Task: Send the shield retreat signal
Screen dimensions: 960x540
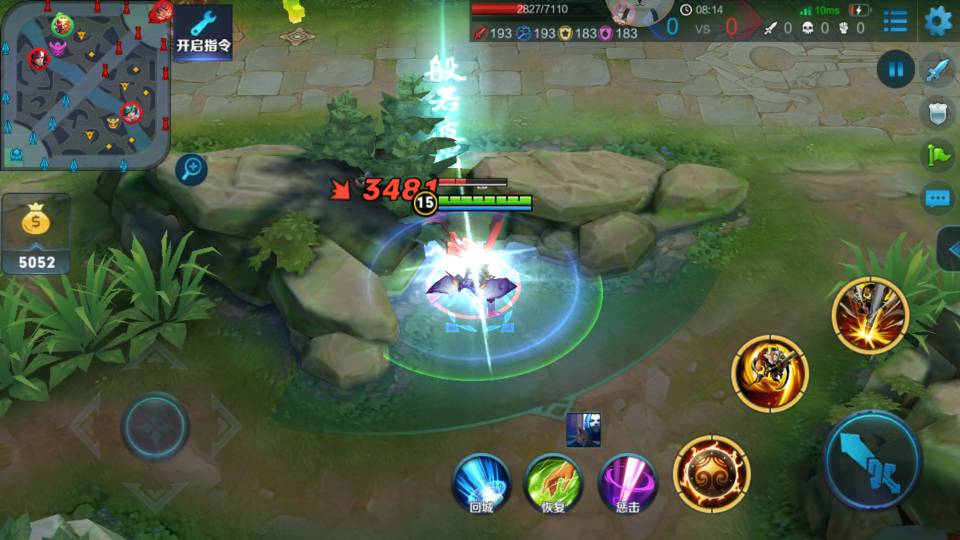Action: click(937, 113)
